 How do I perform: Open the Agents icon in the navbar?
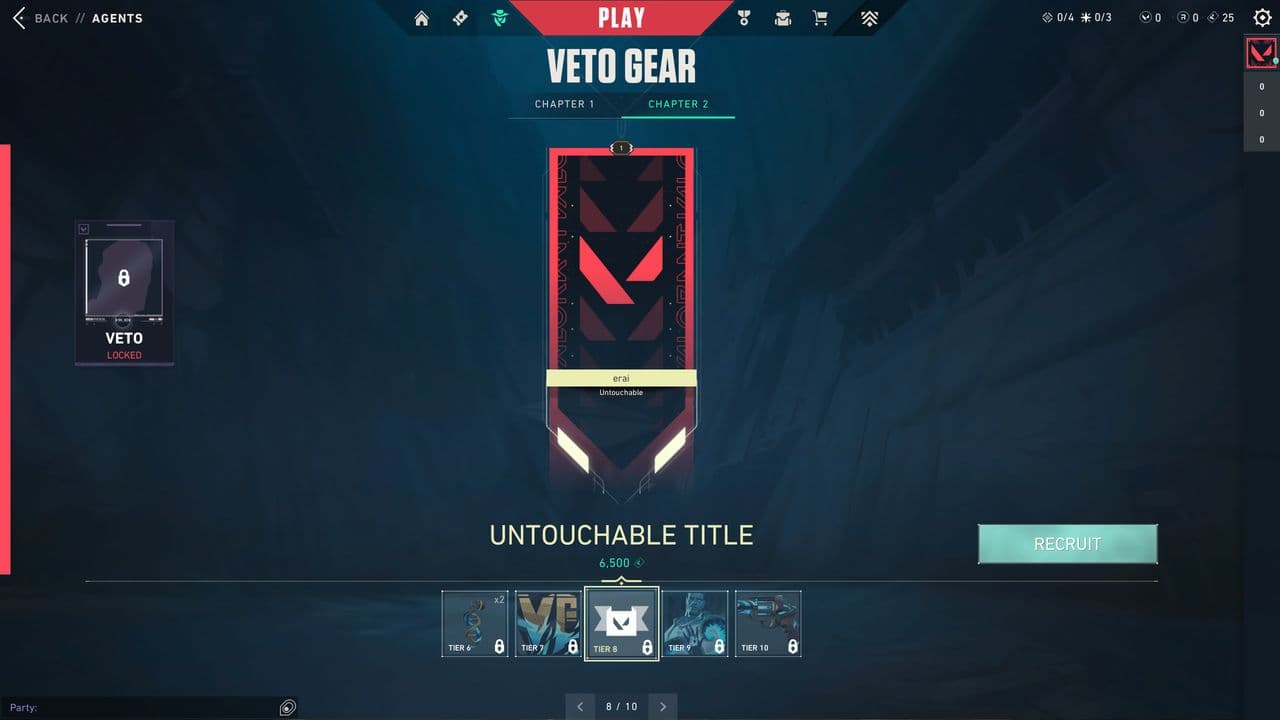point(499,18)
